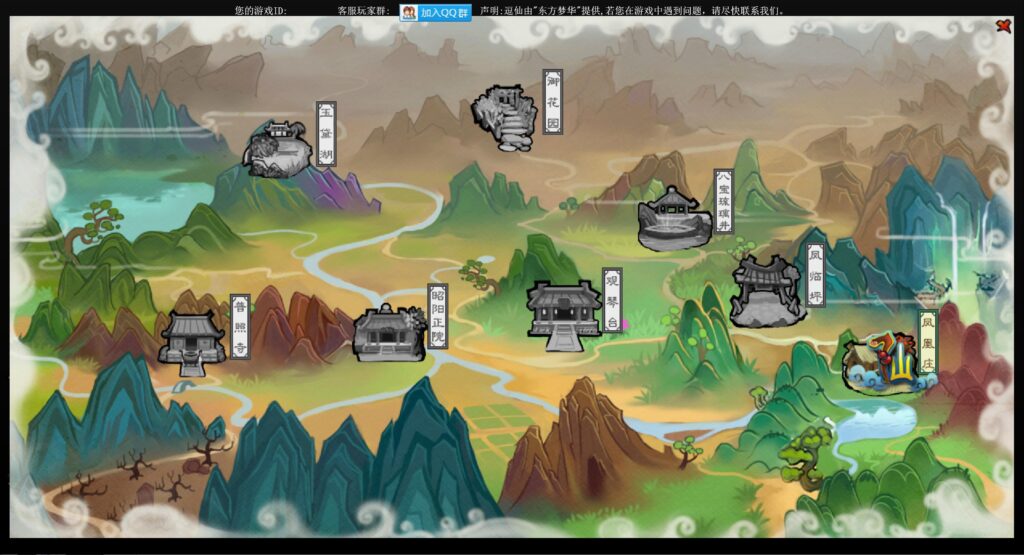Select the 玉黛湖 lake location
The image size is (1024, 555).
click(280, 149)
